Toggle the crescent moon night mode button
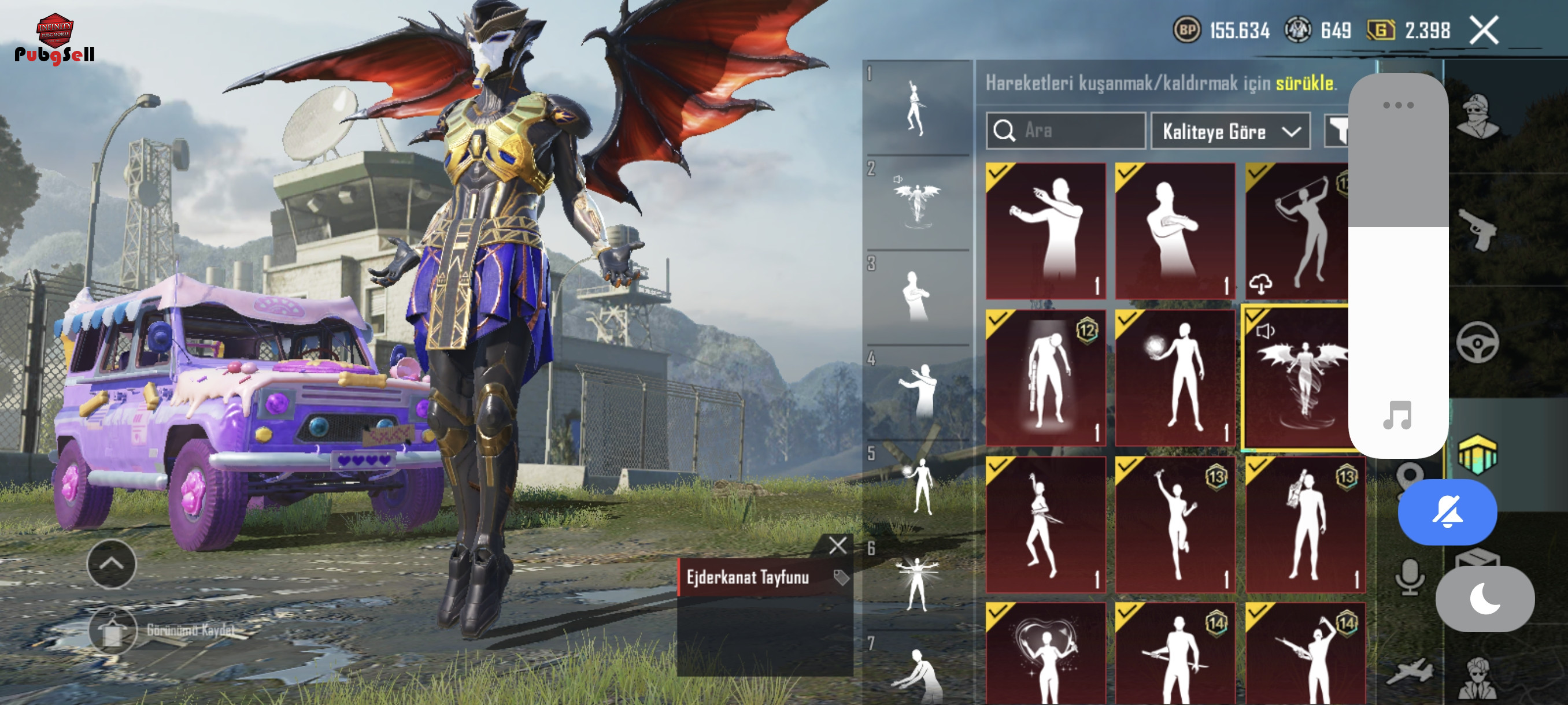 1484,599
